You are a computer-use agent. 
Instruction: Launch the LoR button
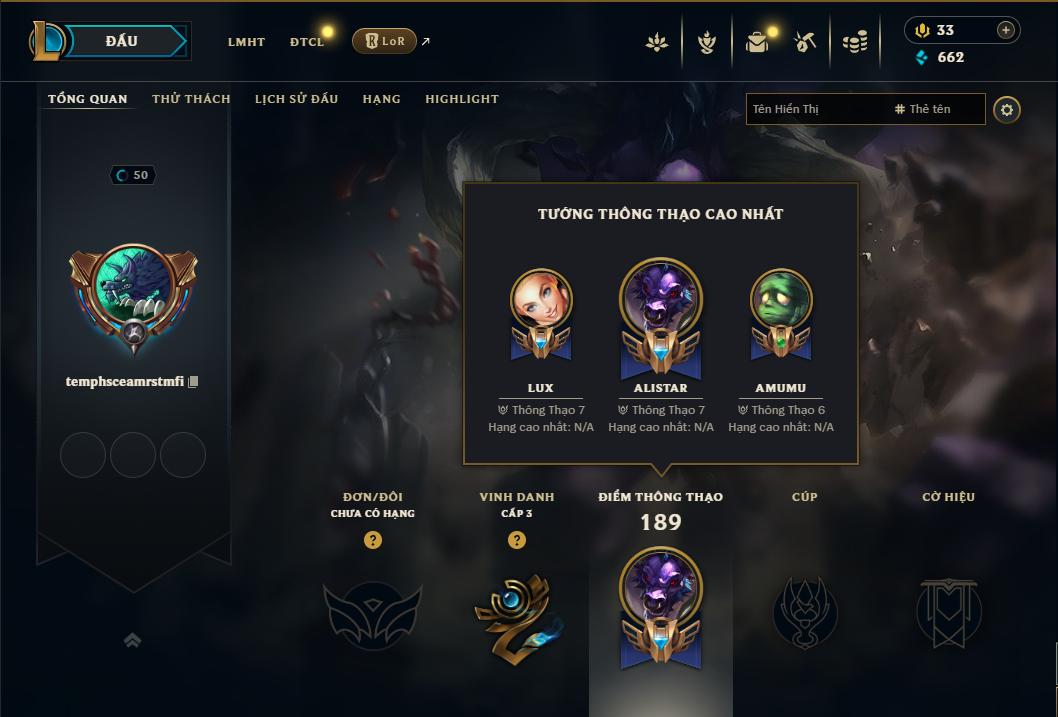384,41
